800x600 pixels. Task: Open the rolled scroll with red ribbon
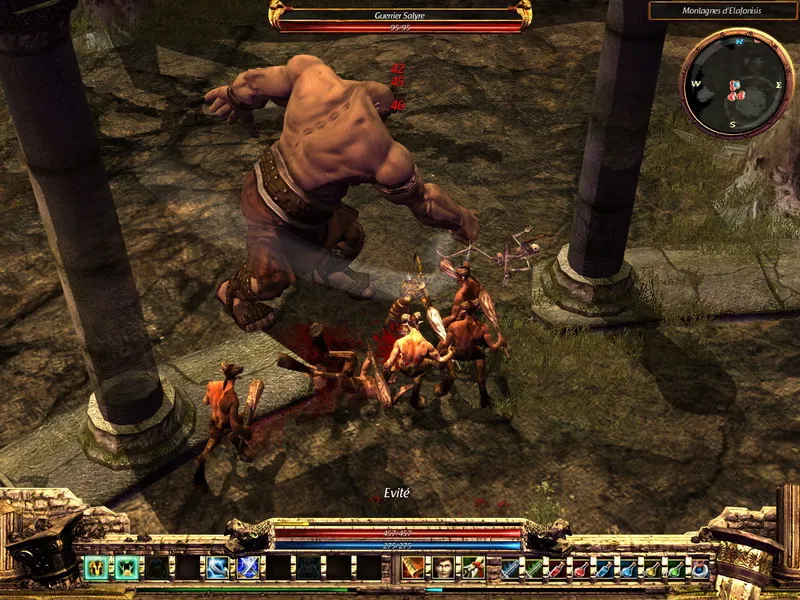tap(472, 568)
